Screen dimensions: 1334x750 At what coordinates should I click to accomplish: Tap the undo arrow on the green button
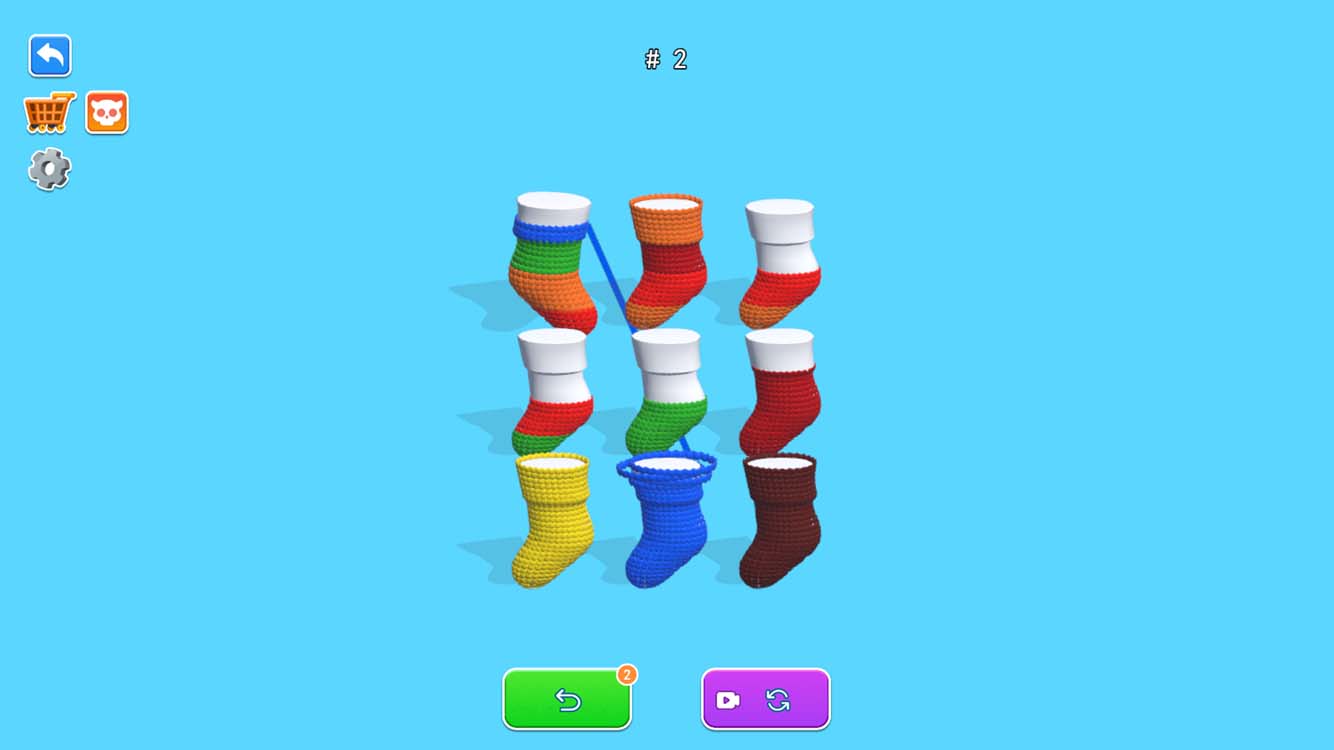pyautogui.click(x=566, y=700)
